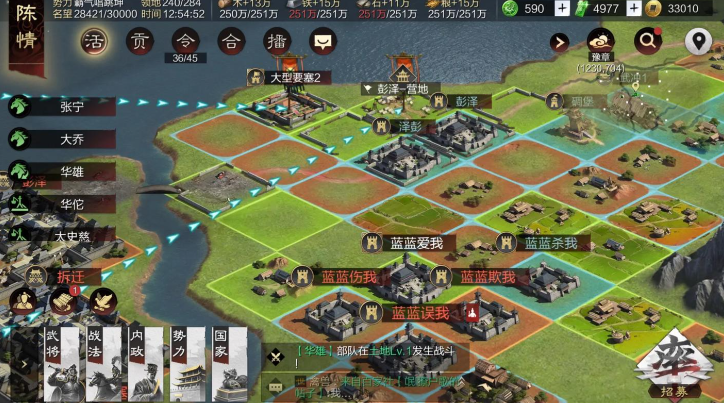
Task: Expand the collapsed arrow button near the map tools
Action: coord(560,42)
